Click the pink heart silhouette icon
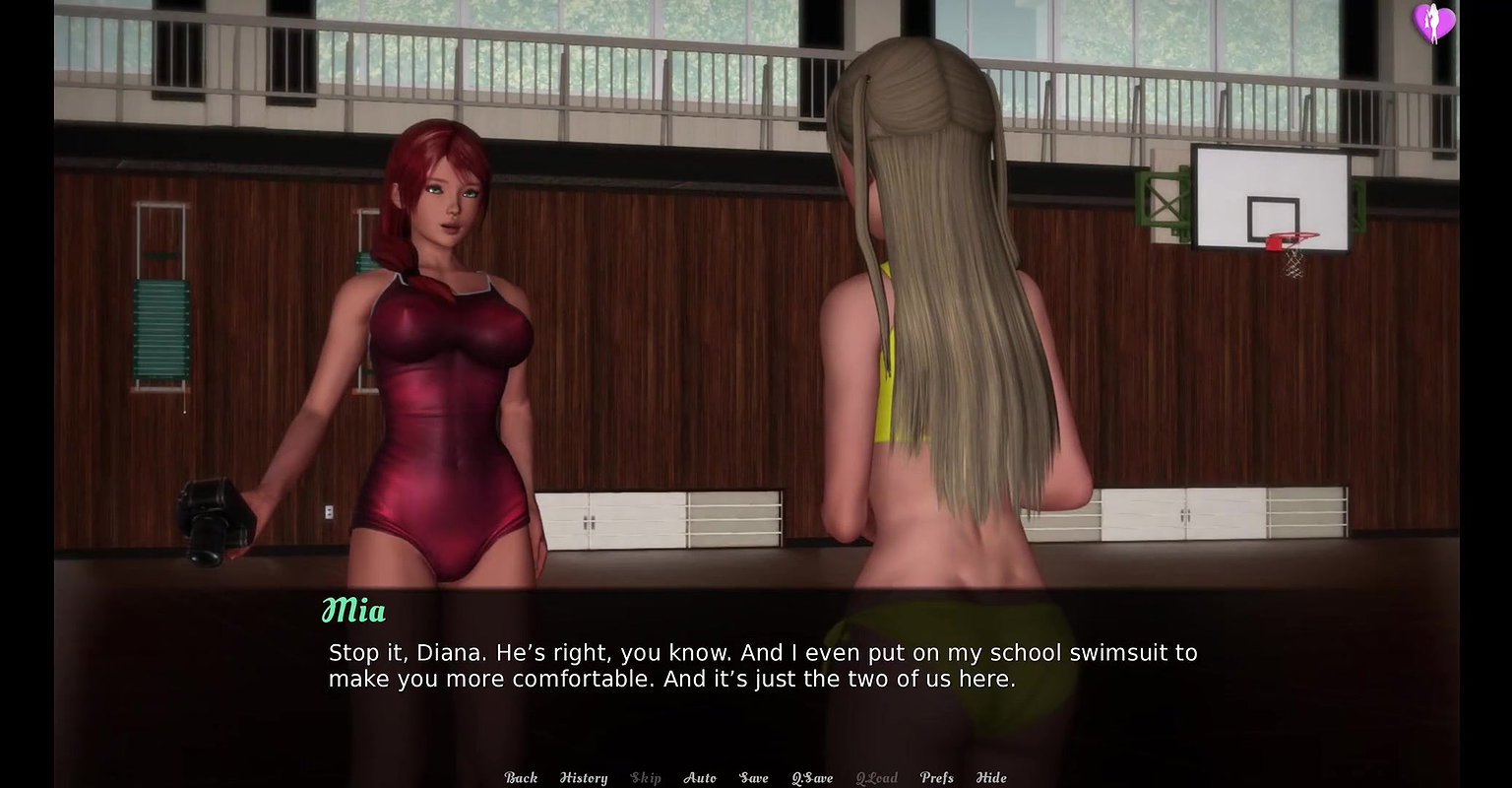Viewport: 1512px width, 788px height. (1433, 23)
